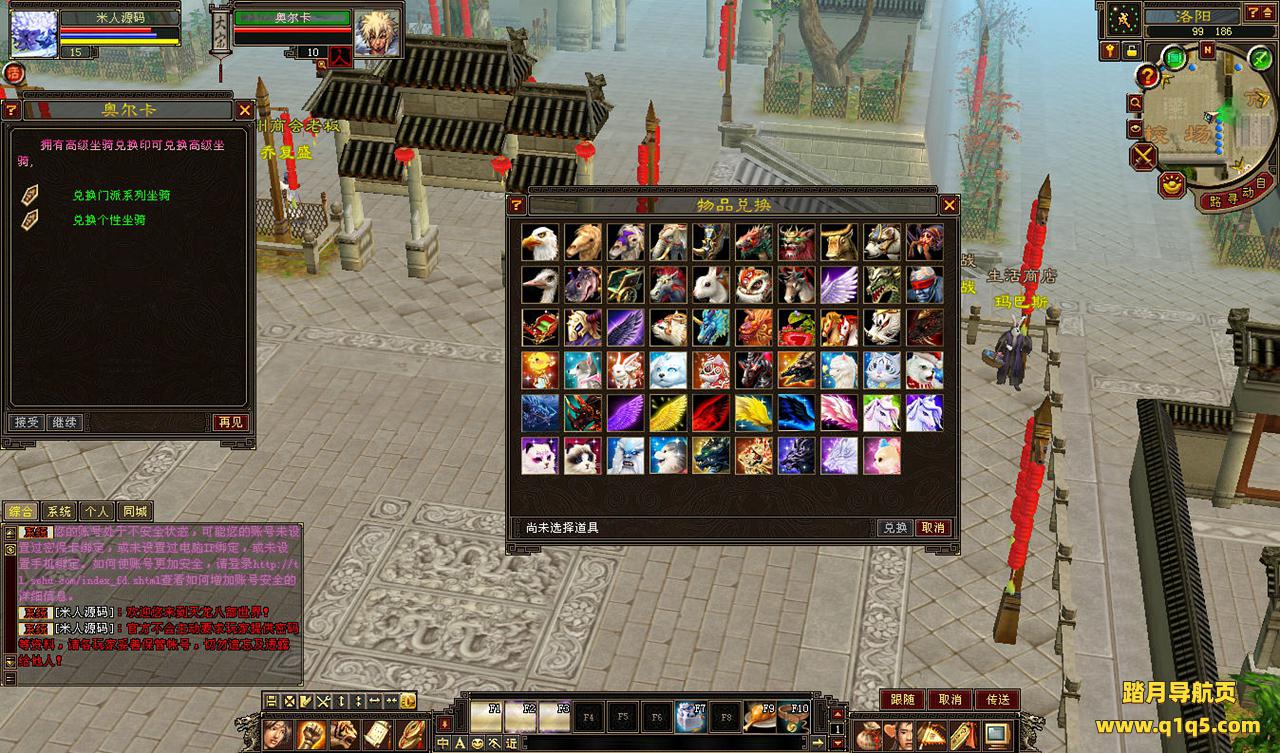Click the 跟随 follow button
The width and height of the screenshot is (1280, 753).
901,700
